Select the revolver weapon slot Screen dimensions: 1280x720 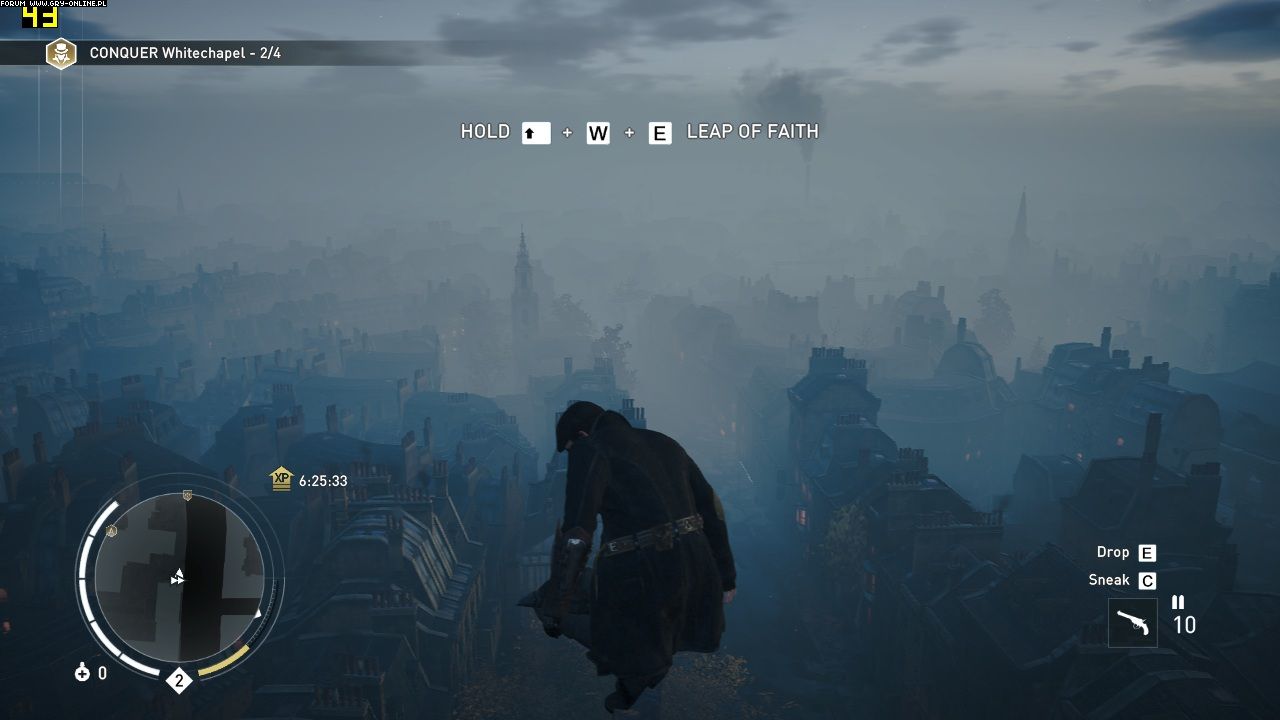1133,623
